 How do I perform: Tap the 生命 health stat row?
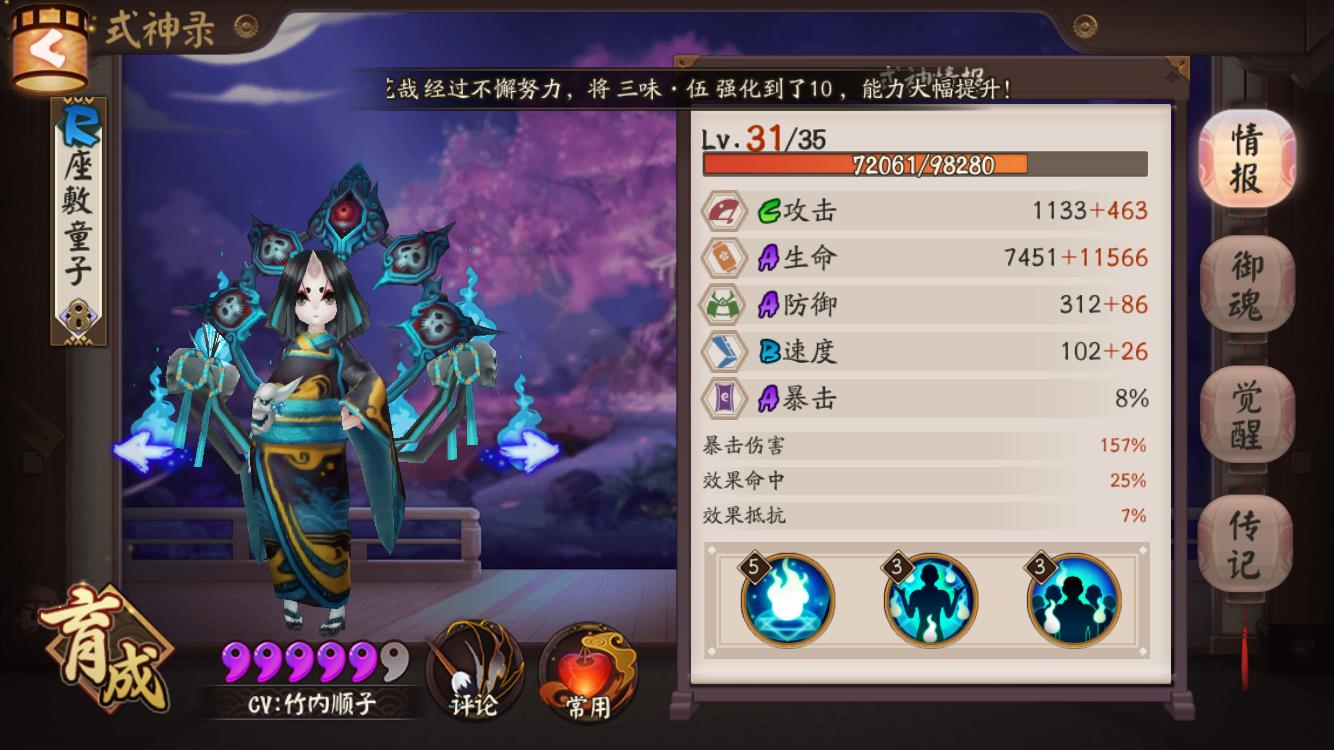click(x=925, y=257)
